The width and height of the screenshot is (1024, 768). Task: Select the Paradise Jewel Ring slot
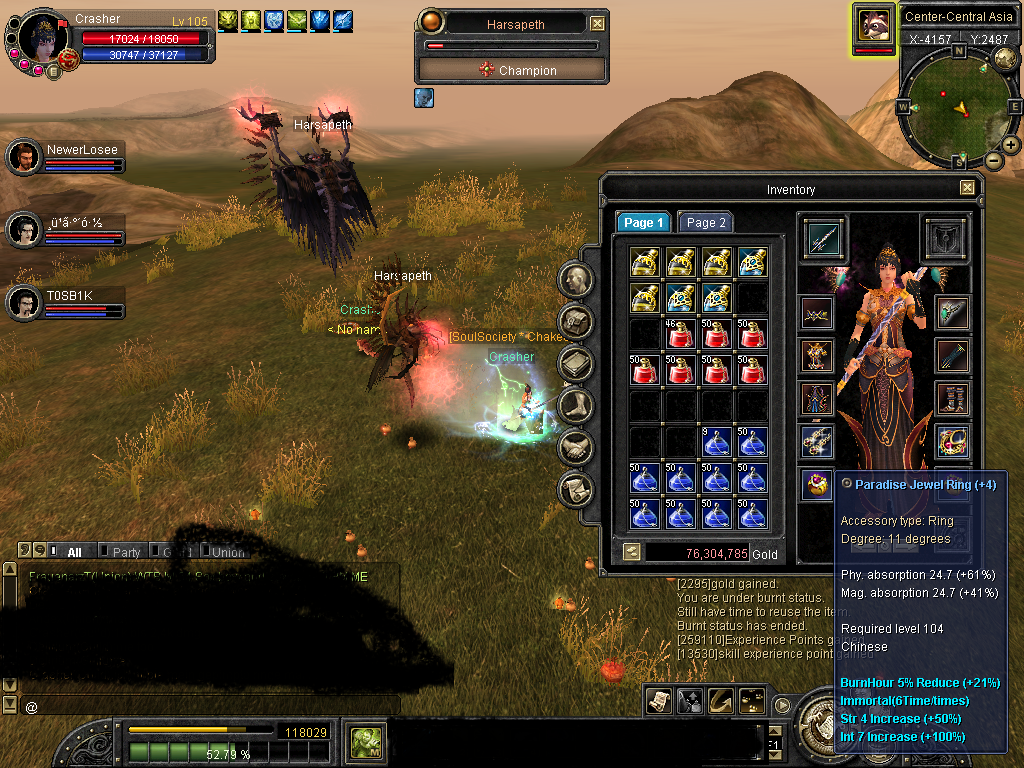[x=818, y=485]
